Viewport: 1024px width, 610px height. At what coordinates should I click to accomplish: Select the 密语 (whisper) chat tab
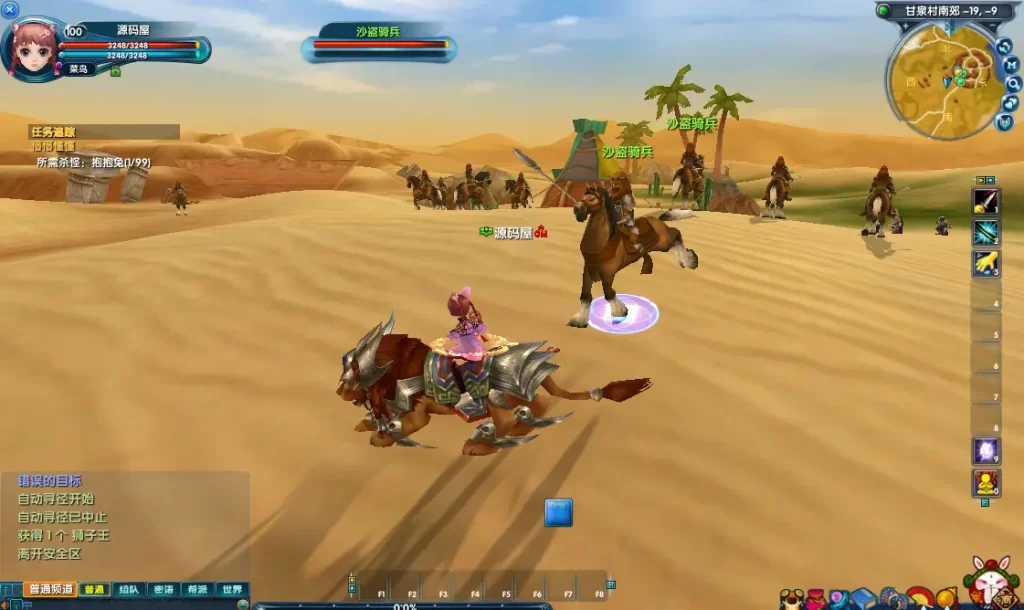click(x=162, y=589)
